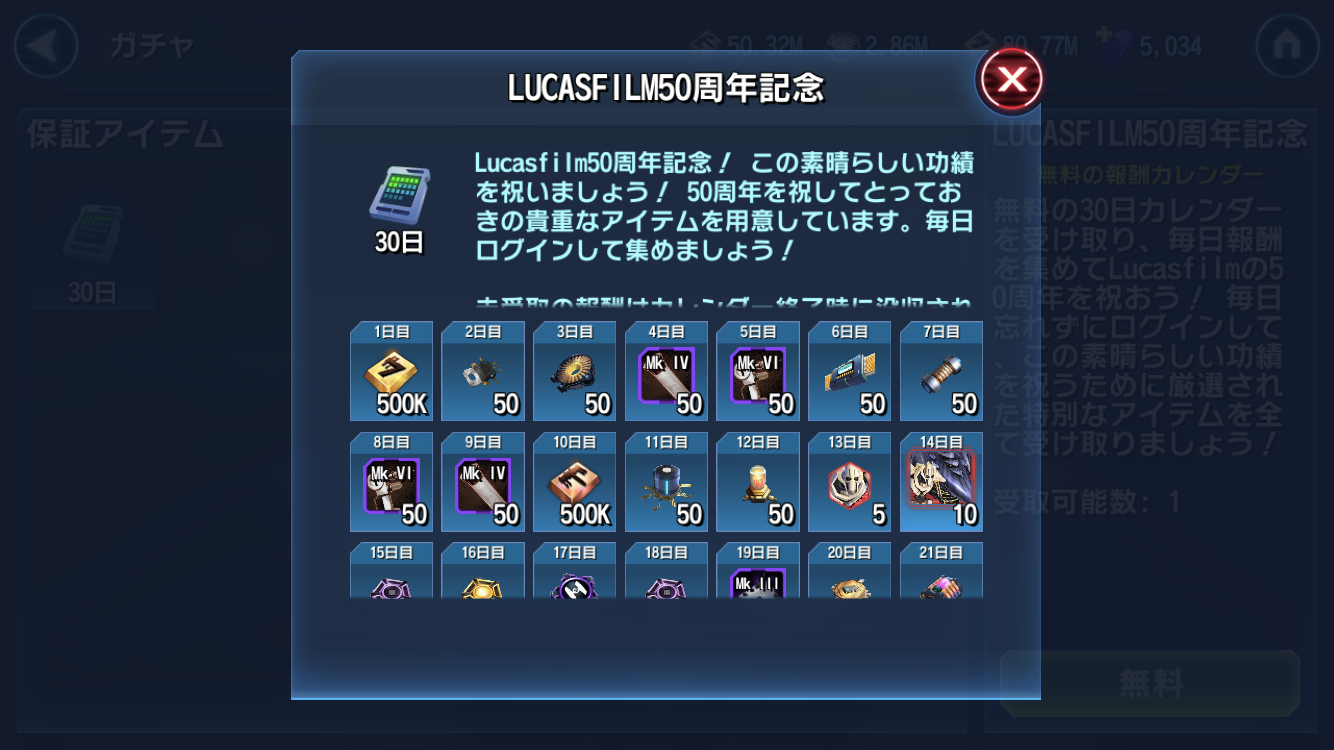This screenshot has width=1334, height=750.
Task: Choose the Day 8 Mk VI gear tile
Action: (x=391, y=482)
